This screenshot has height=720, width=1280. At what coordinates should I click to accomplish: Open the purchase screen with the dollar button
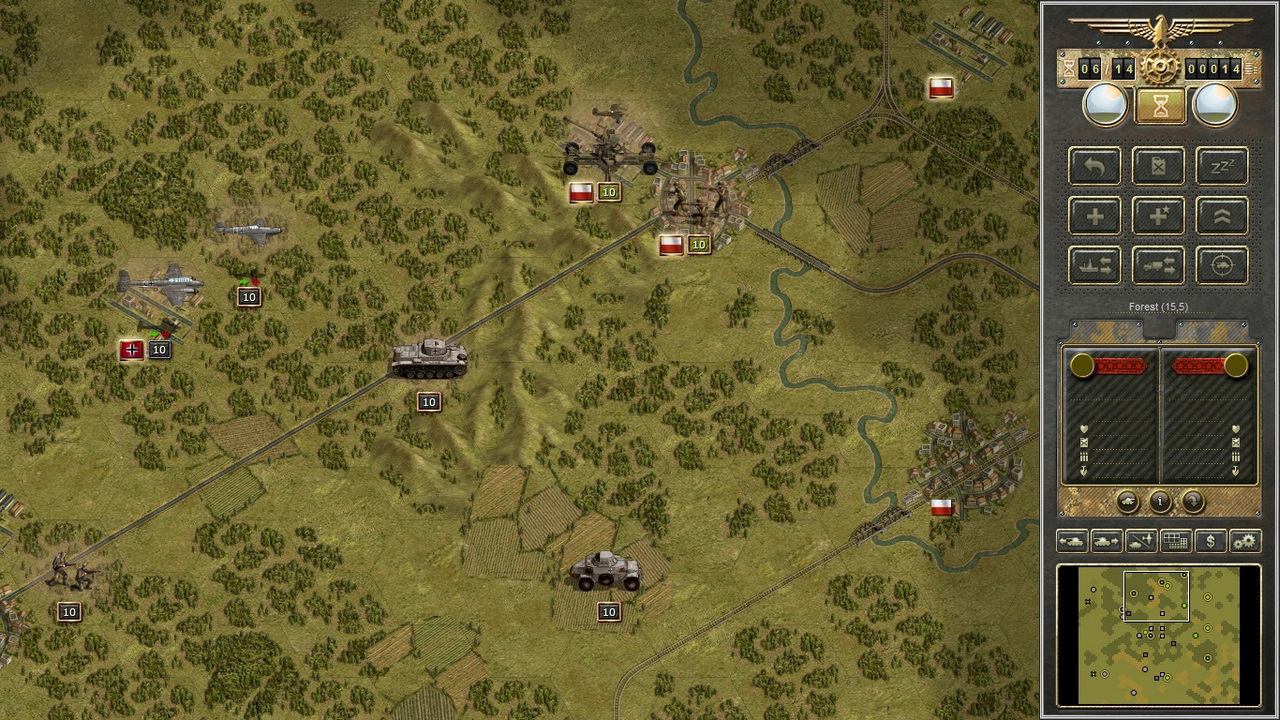[1210, 541]
